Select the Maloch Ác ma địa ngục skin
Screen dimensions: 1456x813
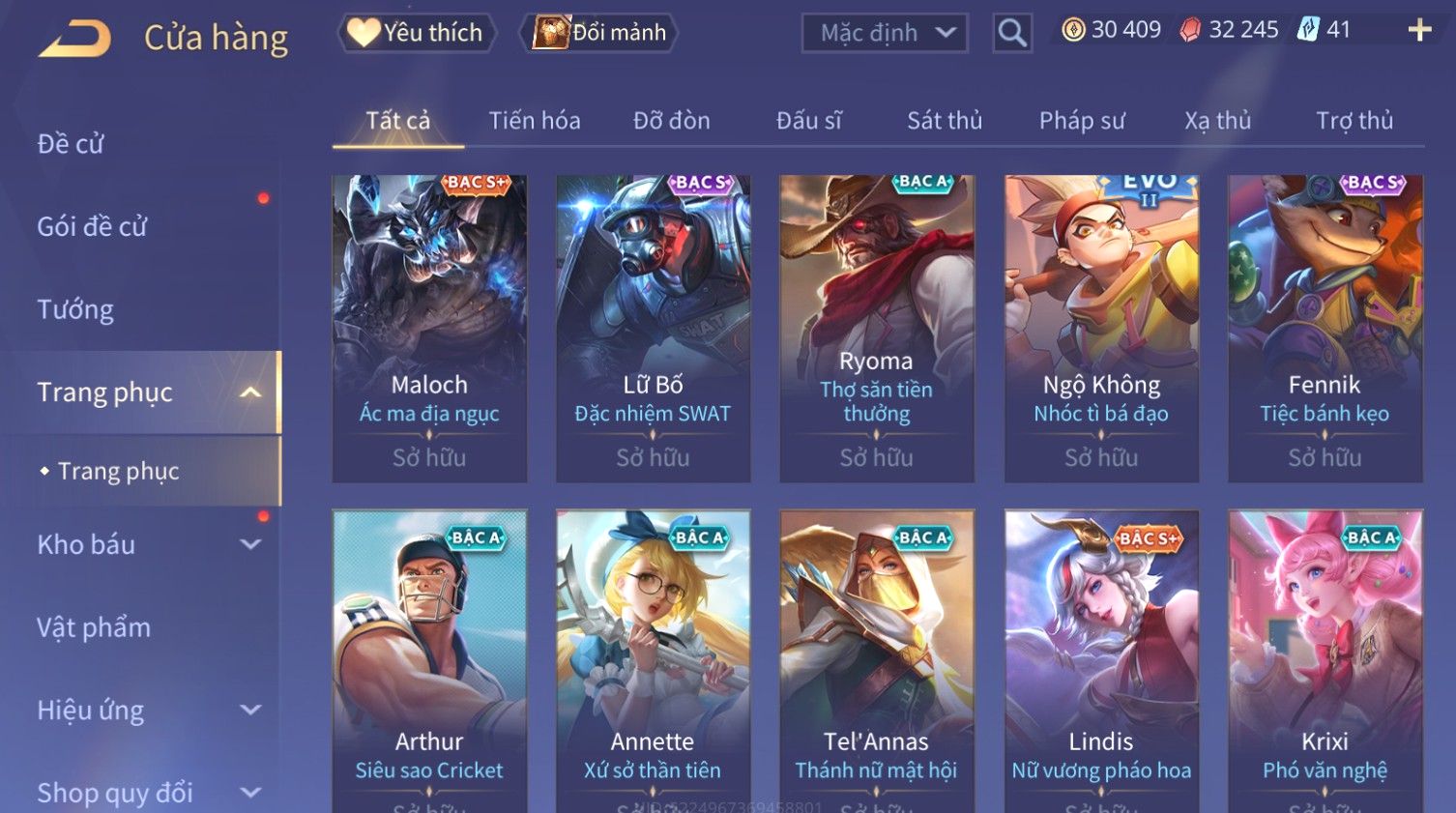(429, 328)
